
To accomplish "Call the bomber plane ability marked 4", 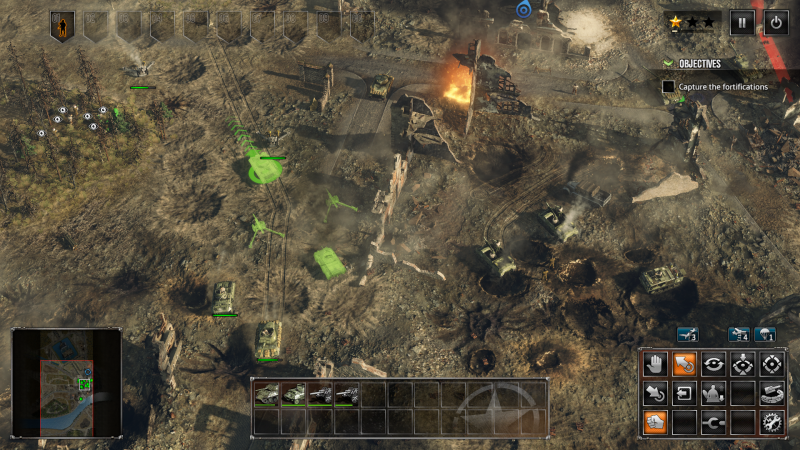I will tap(739, 335).
